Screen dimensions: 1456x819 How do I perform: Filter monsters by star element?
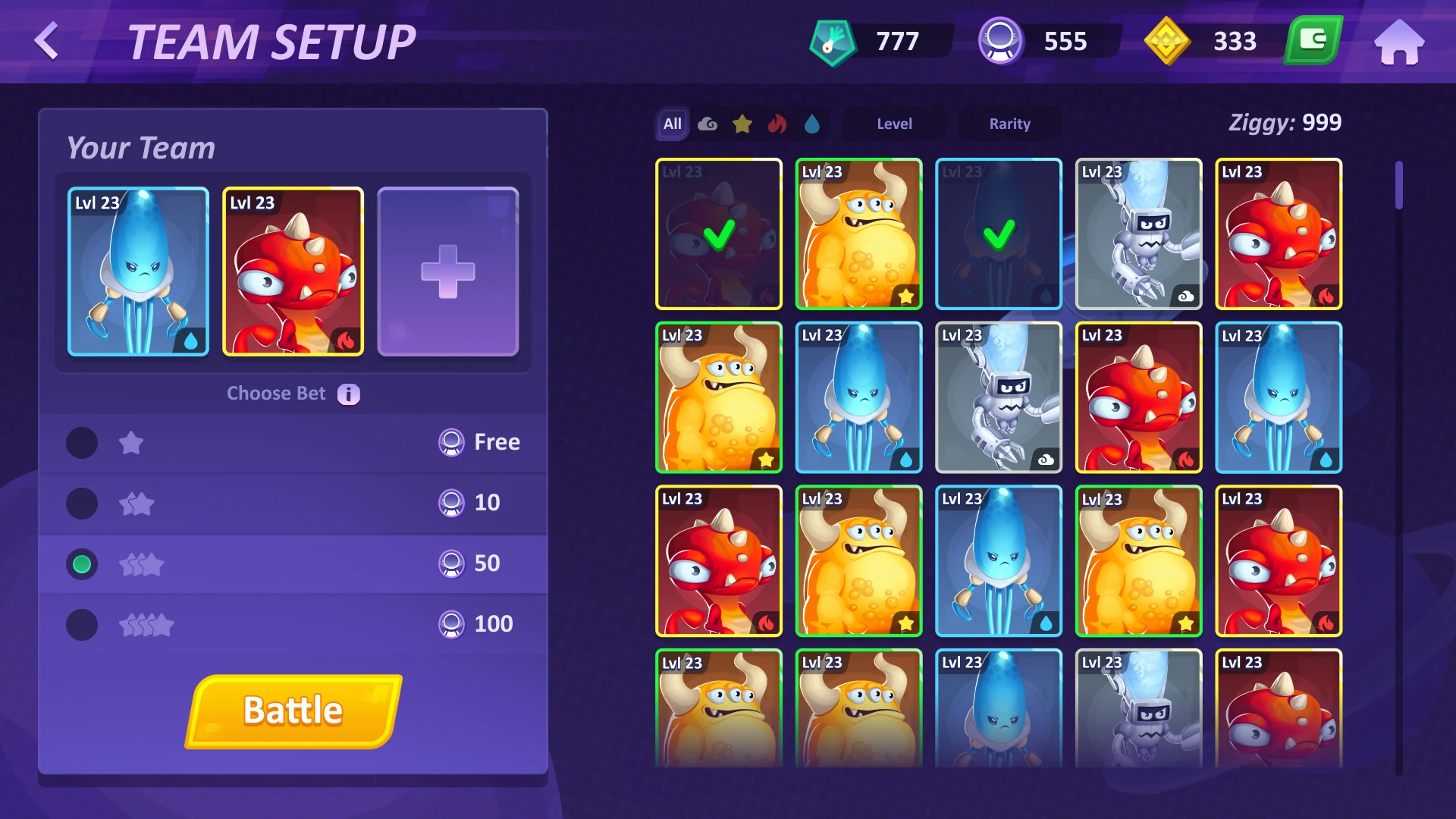[x=742, y=124]
